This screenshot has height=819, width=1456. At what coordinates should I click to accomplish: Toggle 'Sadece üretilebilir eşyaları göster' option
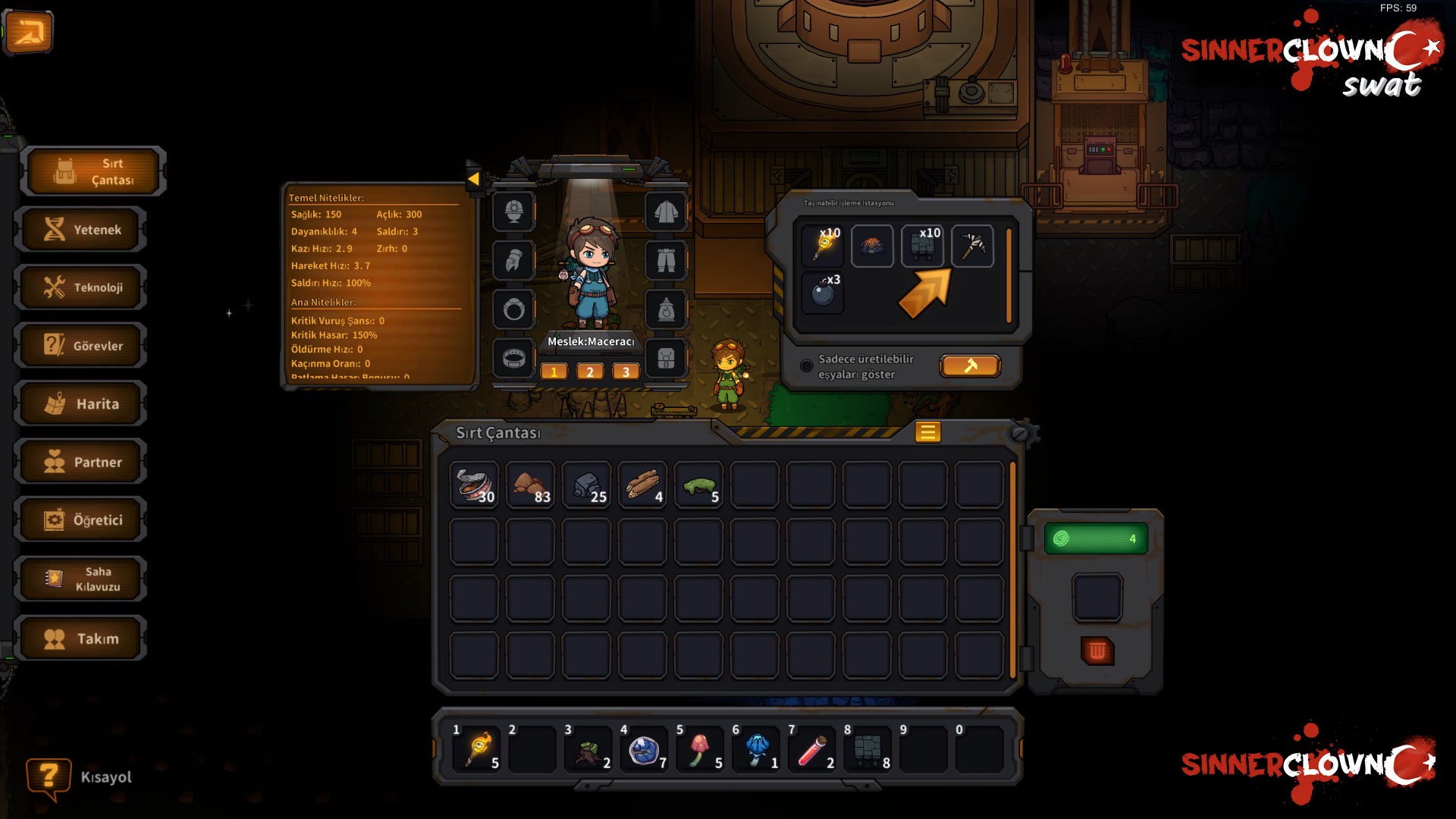(807, 366)
